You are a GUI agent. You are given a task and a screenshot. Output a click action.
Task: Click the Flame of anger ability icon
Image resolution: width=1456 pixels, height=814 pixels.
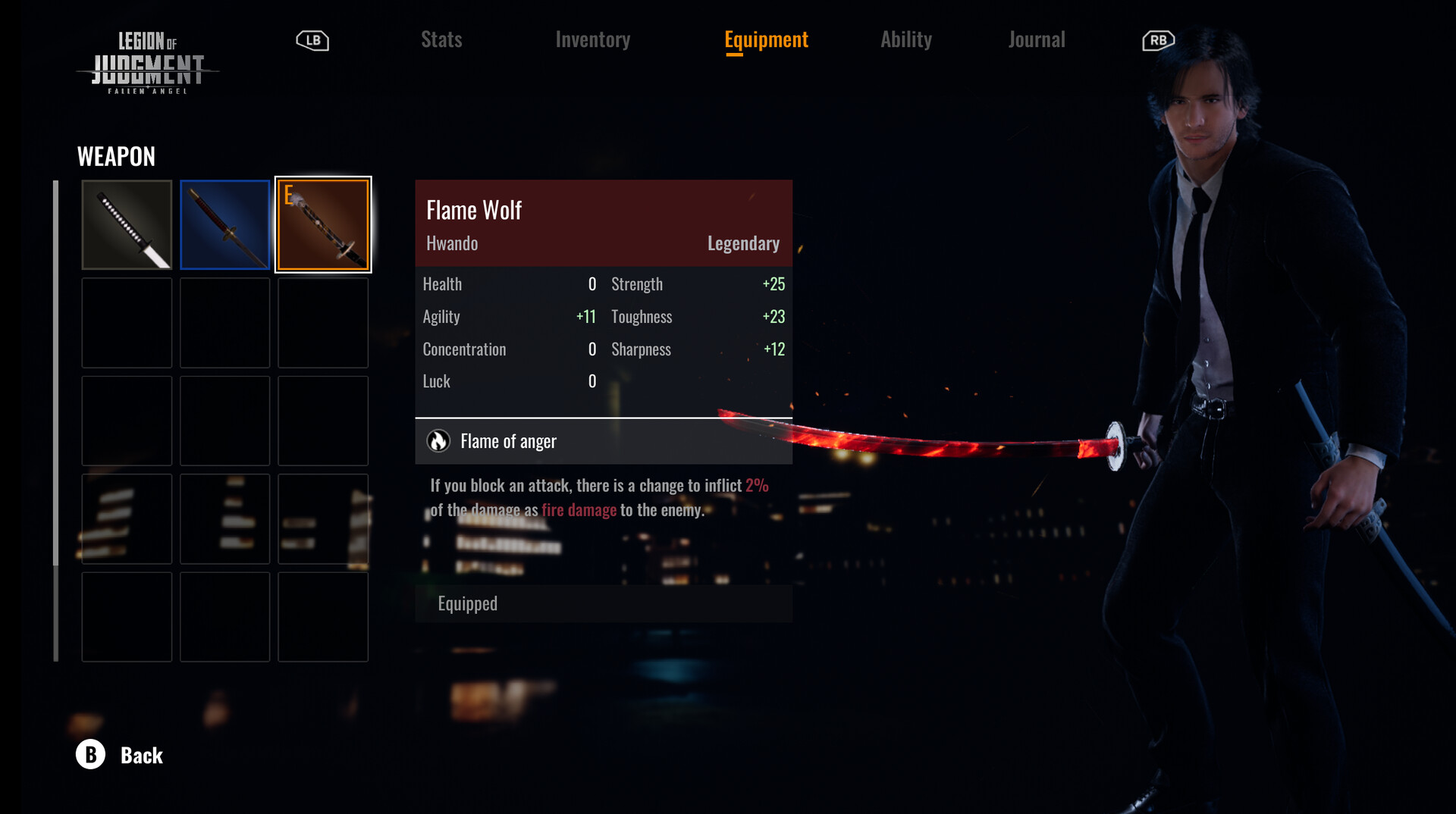tap(437, 440)
